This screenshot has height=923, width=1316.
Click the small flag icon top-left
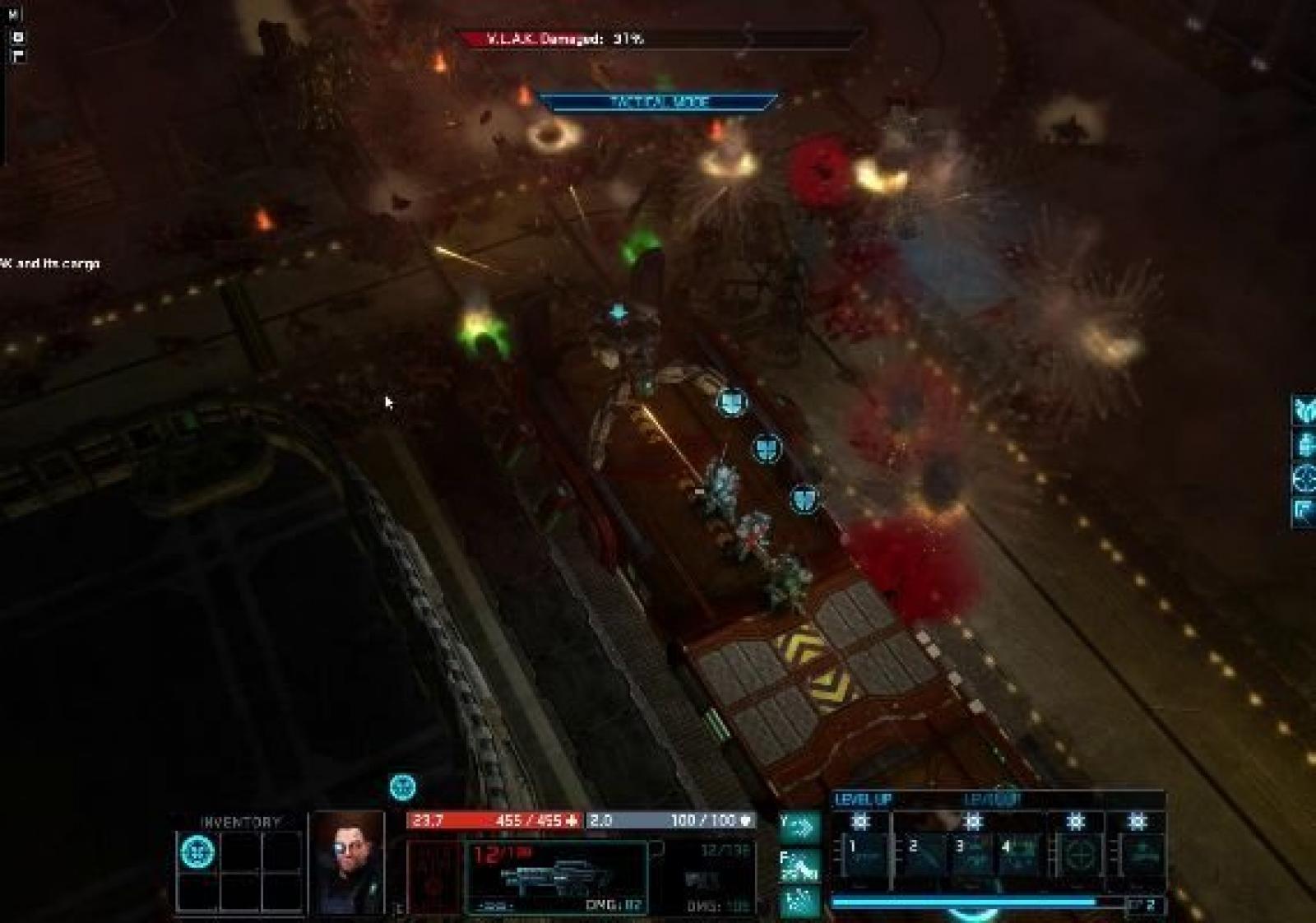[19, 56]
